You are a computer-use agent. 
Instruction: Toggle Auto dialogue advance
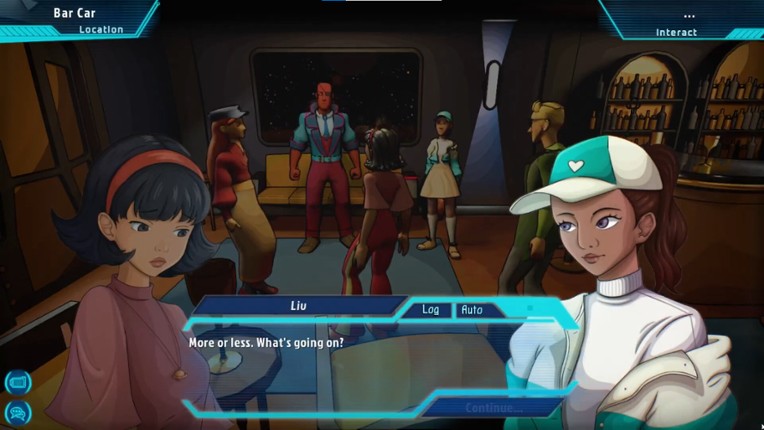pyautogui.click(x=472, y=310)
